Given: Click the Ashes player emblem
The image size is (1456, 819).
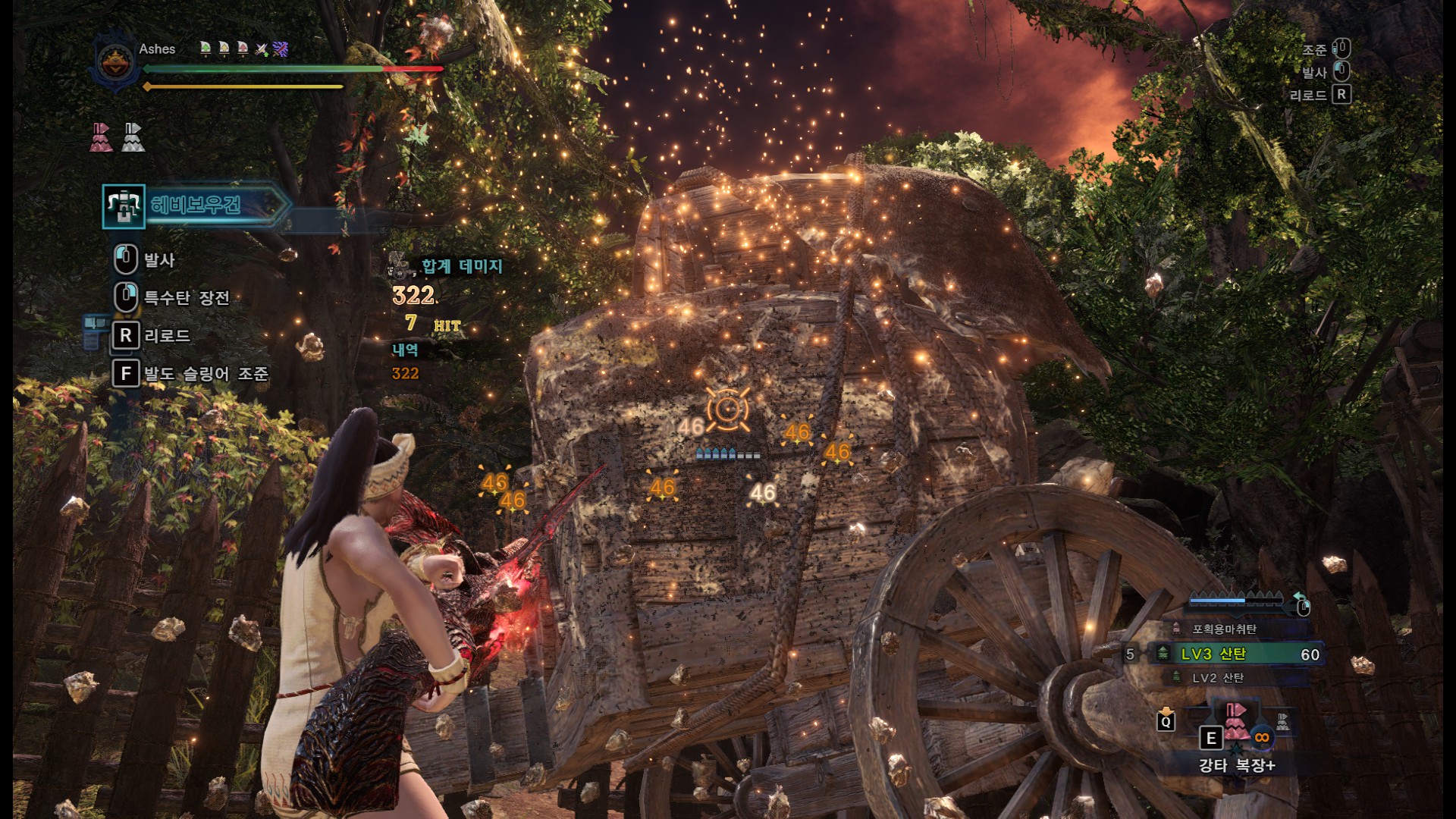Looking at the screenshot, I should click(116, 61).
